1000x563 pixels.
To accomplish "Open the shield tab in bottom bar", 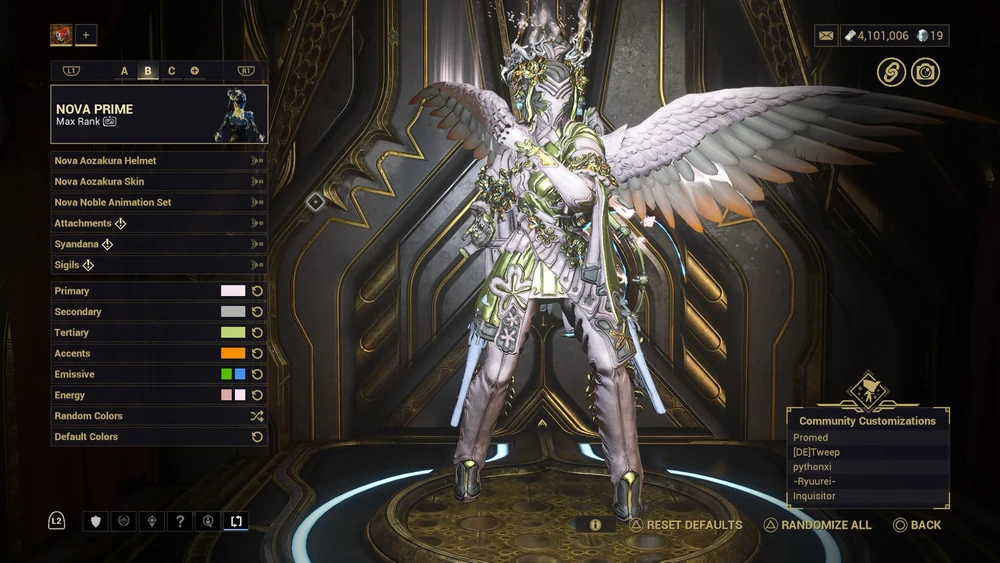I will click(97, 521).
